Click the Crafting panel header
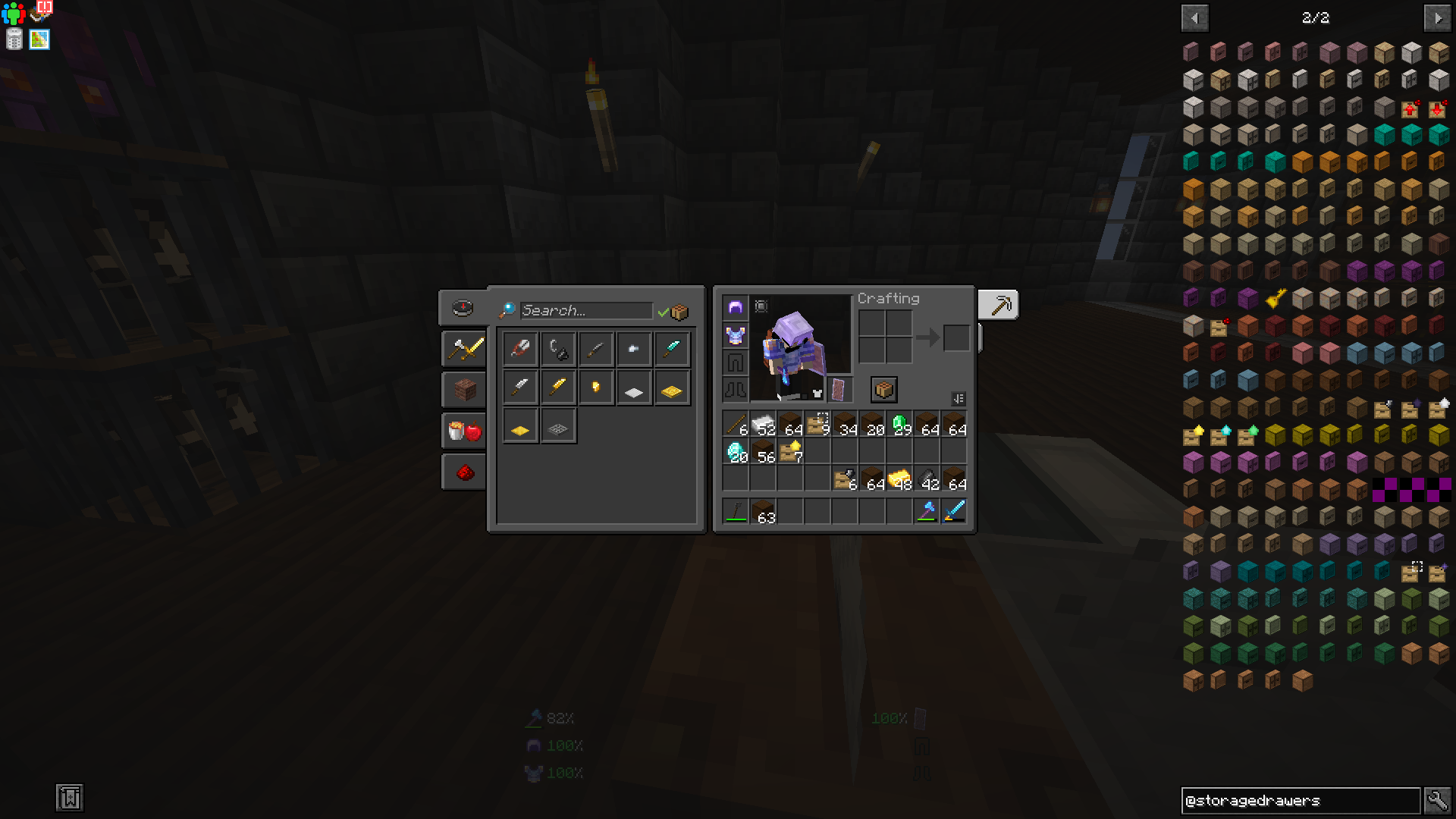This screenshot has width=1456, height=819. (888, 298)
